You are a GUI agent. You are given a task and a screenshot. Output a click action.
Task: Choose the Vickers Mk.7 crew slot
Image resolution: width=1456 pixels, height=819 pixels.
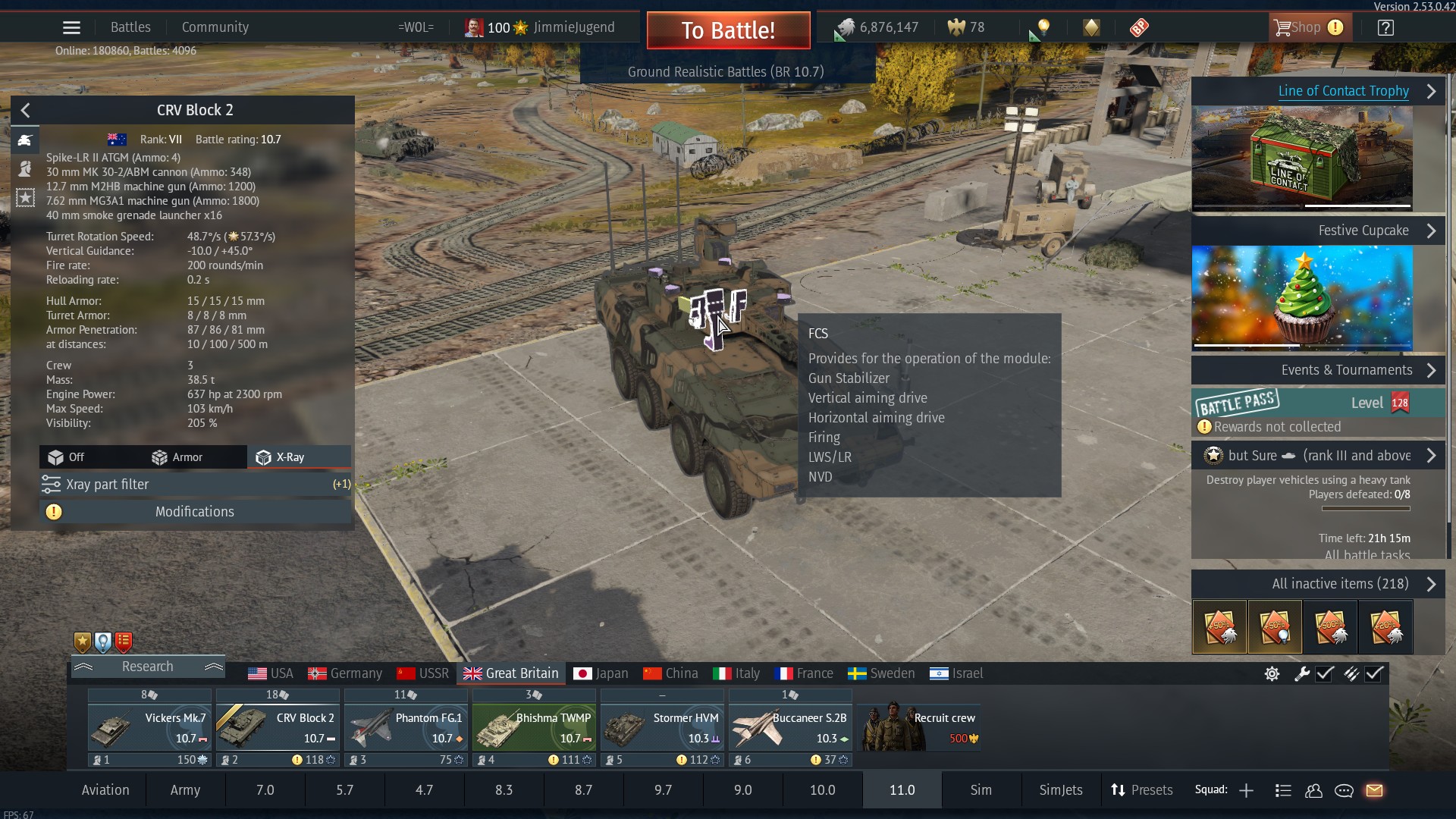pyautogui.click(x=149, y=728)
